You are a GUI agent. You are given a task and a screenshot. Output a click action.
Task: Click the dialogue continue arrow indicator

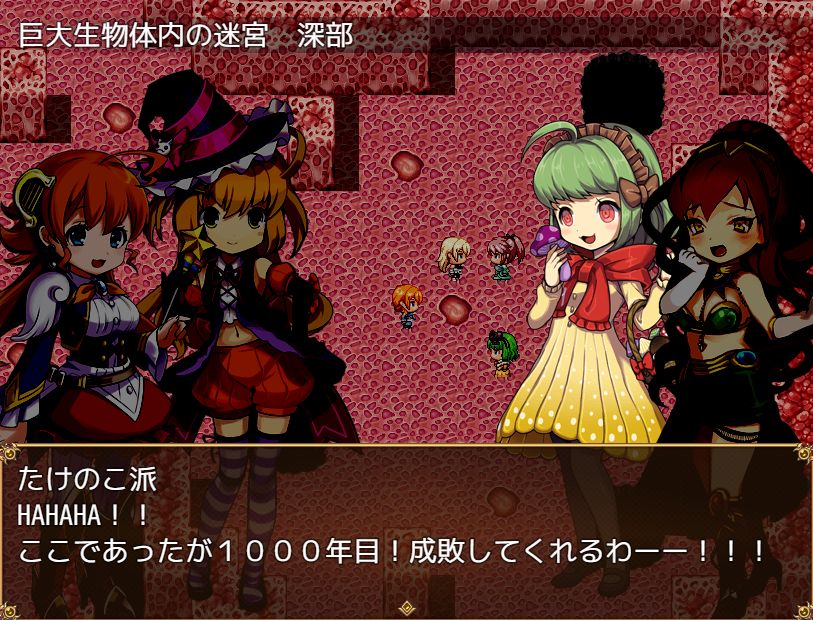(406, 607)
